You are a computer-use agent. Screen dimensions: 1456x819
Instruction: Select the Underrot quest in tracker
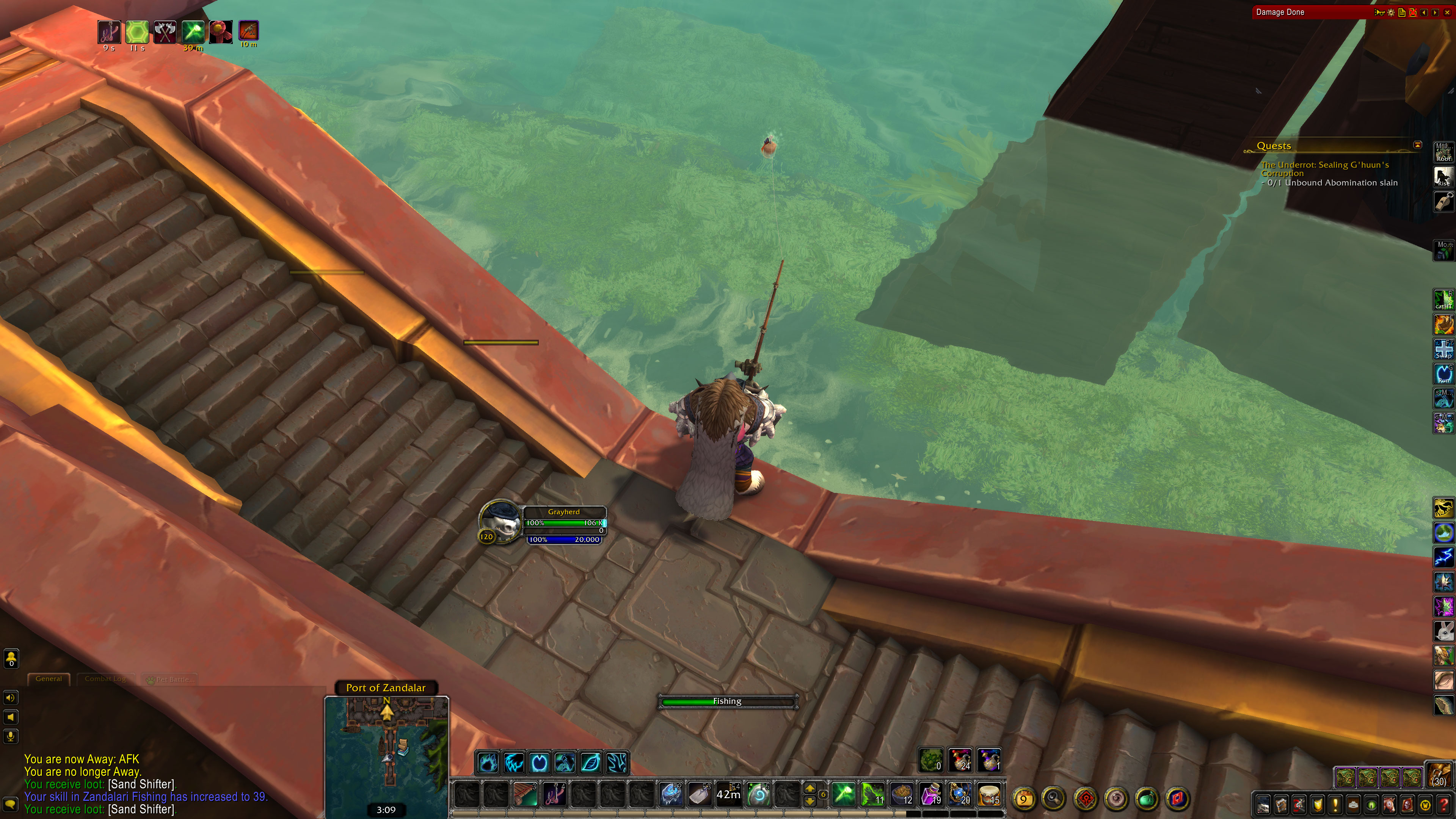[x=1324, y=168]
